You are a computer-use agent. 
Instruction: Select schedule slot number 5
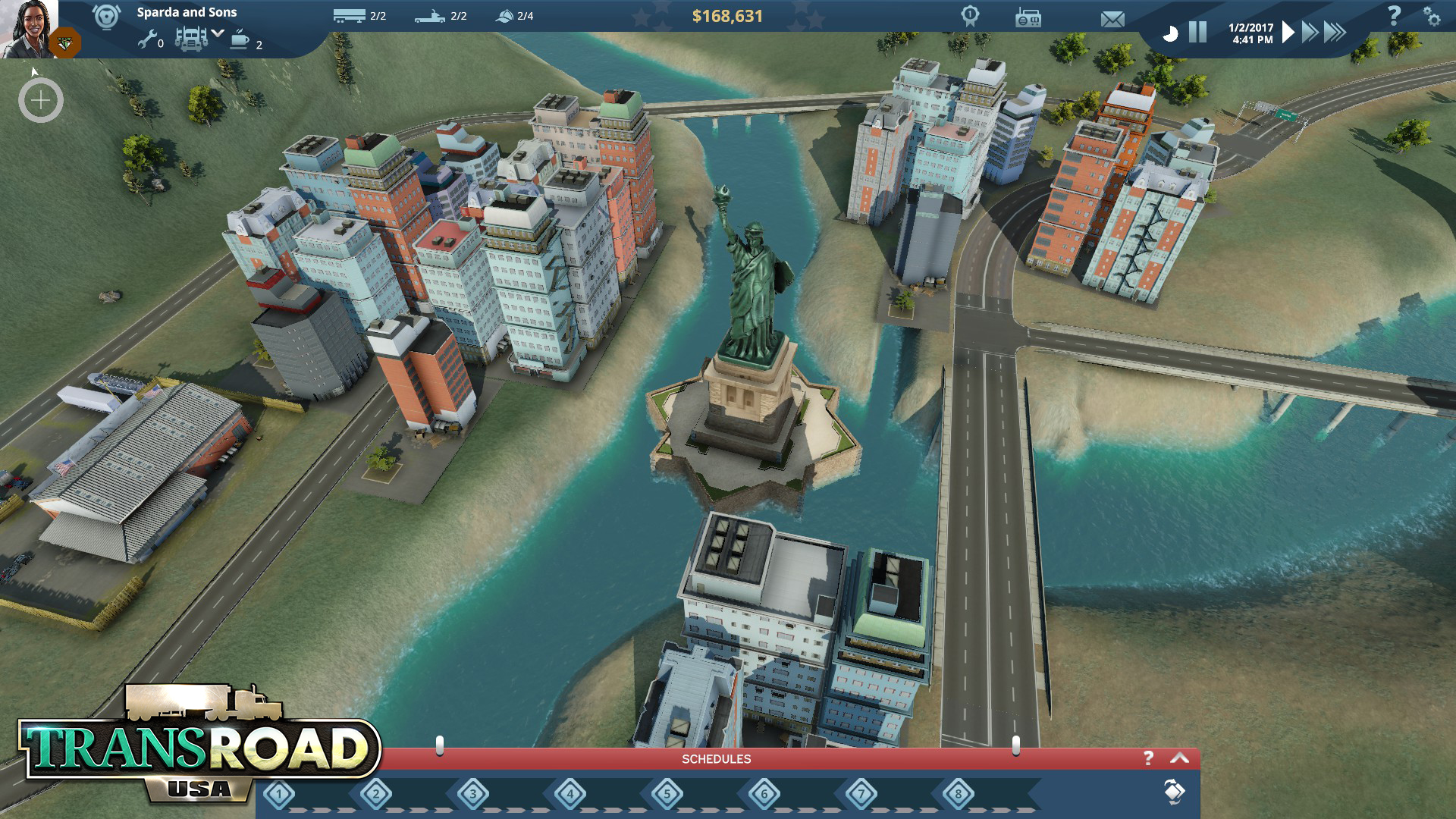coord(667,795)
